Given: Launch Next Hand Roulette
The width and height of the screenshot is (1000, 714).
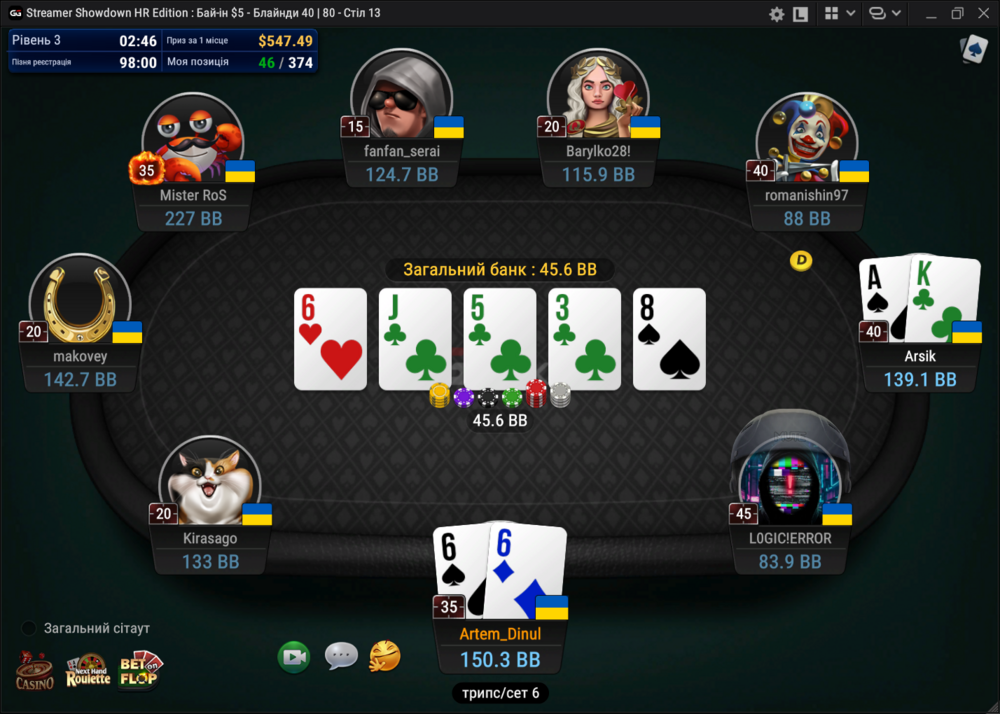Looking at the screenshot, I should point(87,670).
